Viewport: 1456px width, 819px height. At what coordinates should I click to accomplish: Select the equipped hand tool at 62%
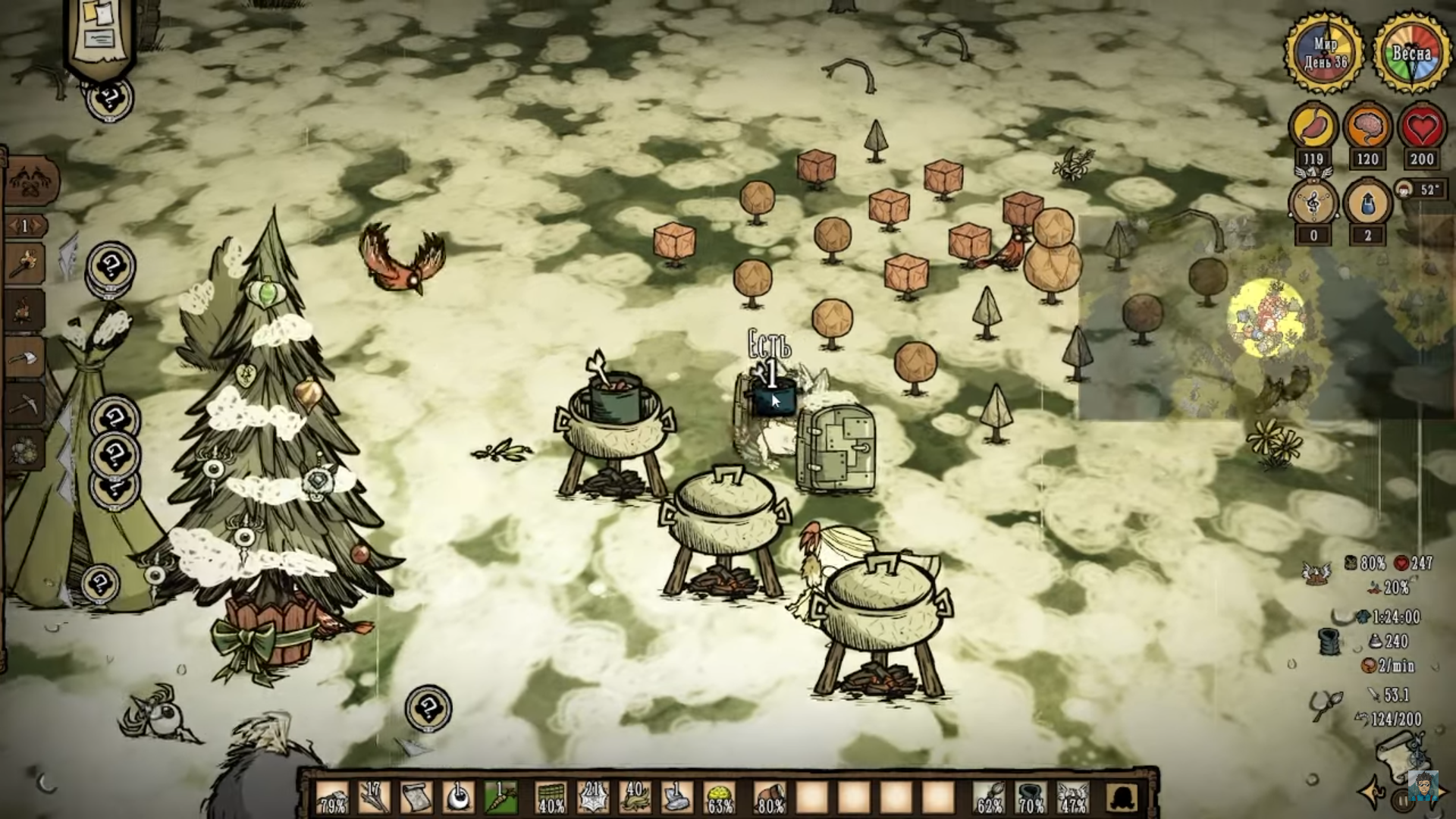(x=989, y=797)
